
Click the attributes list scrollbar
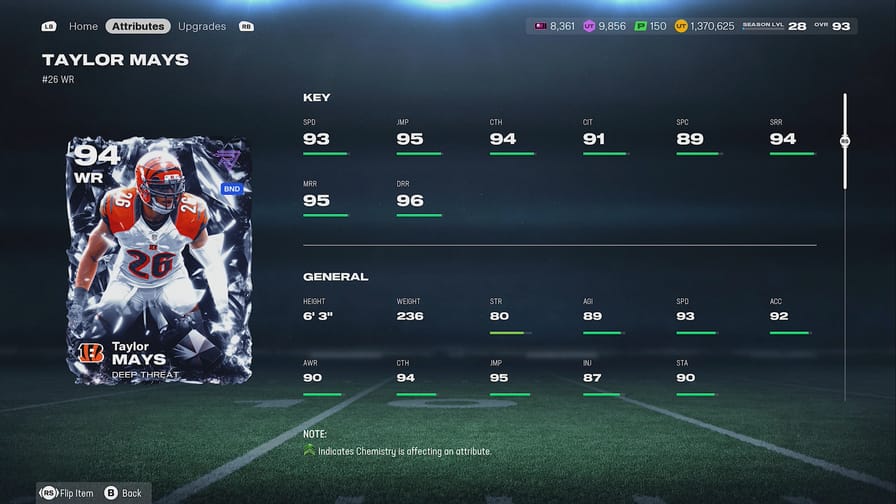pos(845,142)
